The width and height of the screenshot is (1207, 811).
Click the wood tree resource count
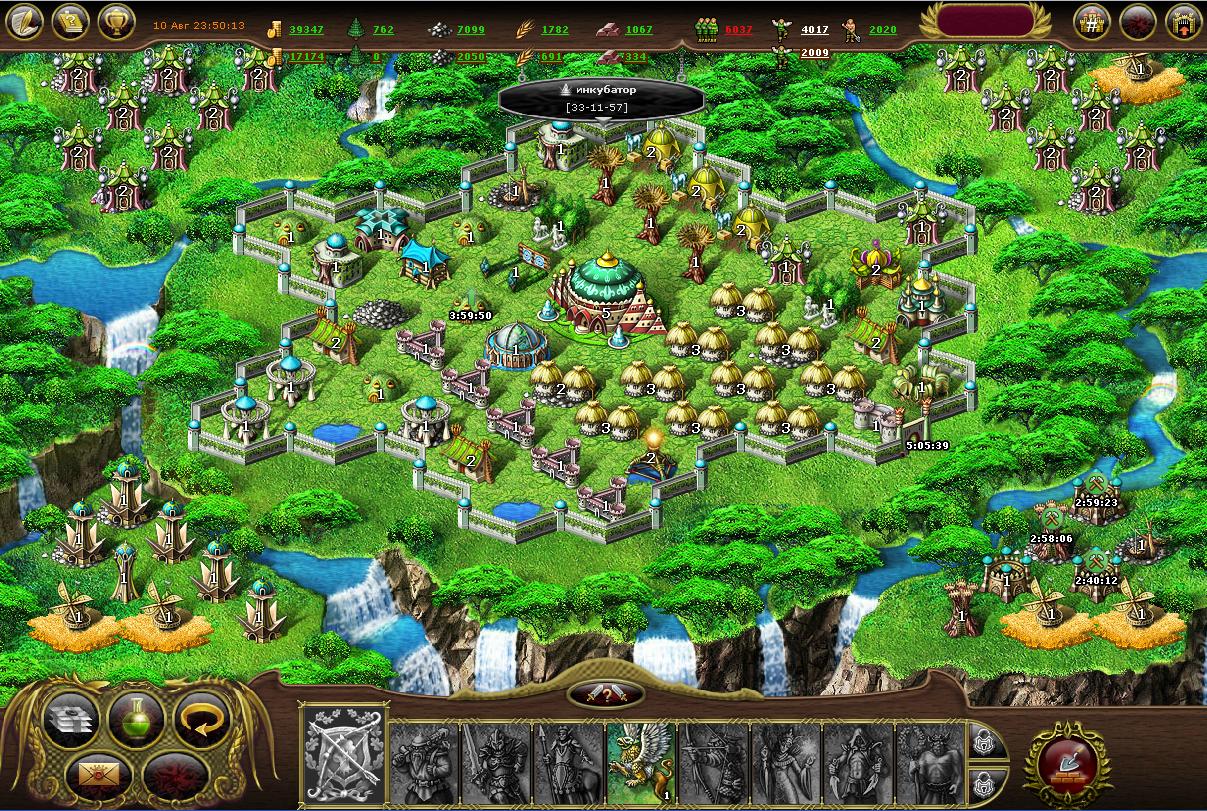[x=383, y=30]
